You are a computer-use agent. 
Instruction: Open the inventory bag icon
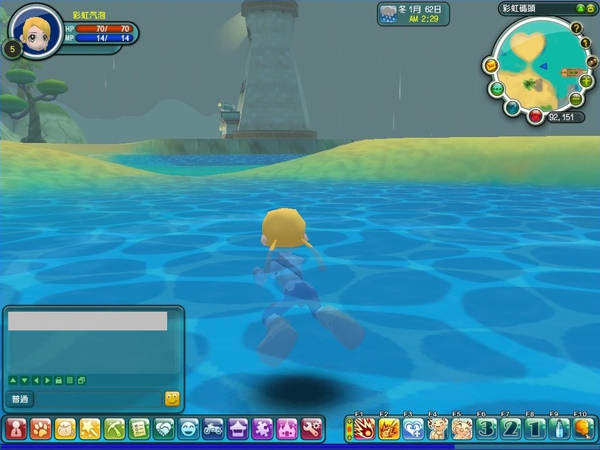(65, 429)
